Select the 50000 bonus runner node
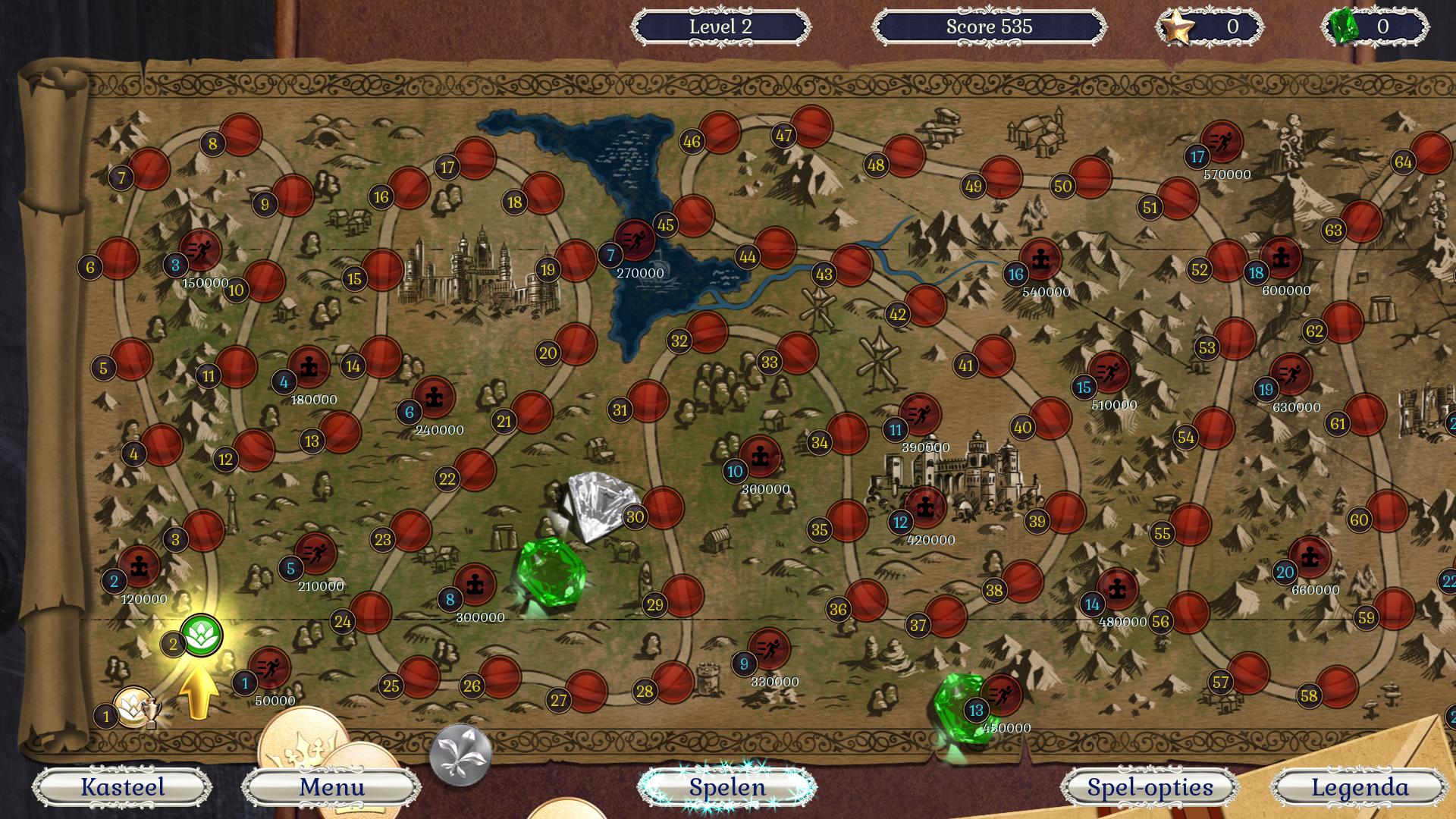 pyautogui.click(x=269, y=668)
